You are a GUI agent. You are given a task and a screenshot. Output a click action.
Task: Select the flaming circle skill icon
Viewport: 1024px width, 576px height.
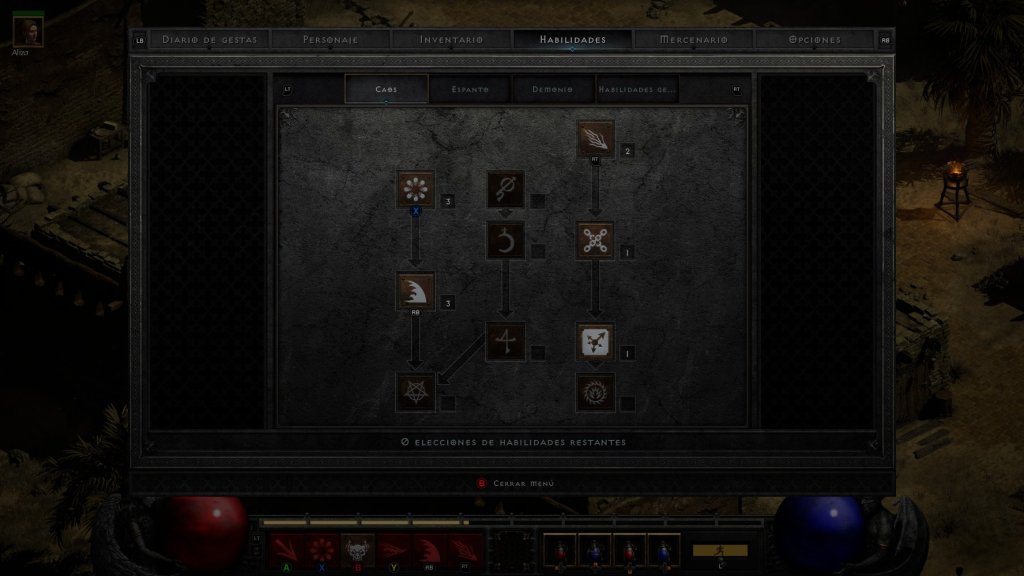pos(596,392)
